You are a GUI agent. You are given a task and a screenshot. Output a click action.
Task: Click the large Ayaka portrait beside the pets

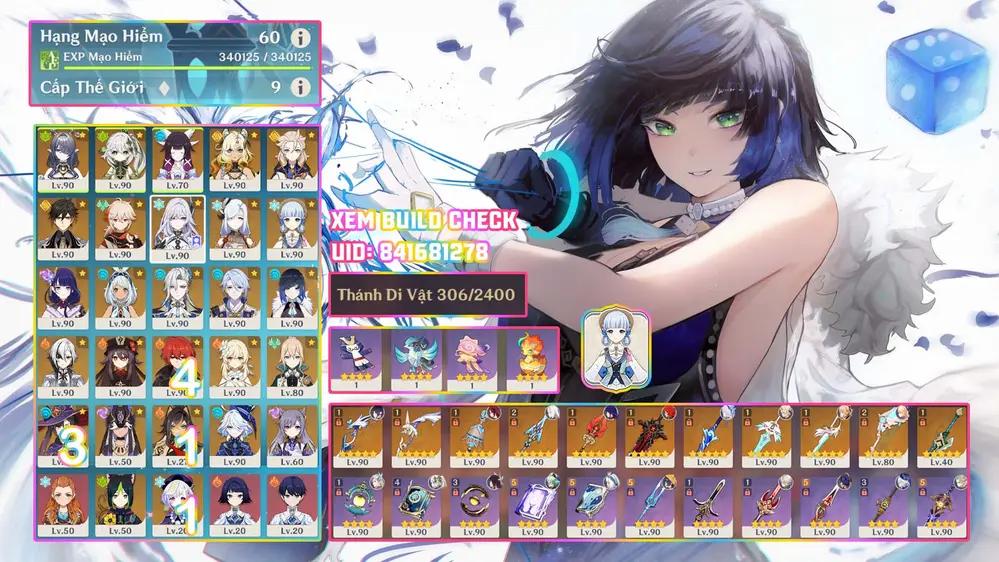pyautogui.click(x=616, y=343)
